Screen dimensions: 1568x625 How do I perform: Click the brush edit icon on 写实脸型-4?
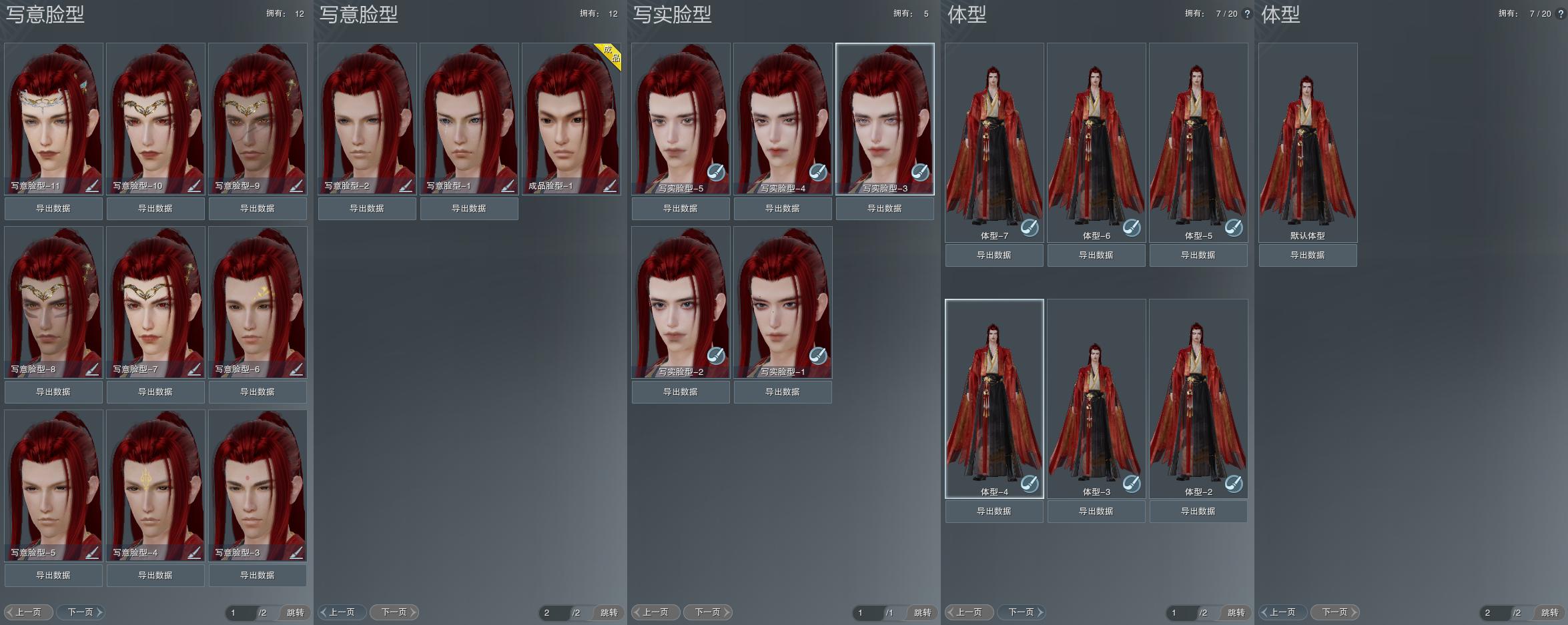click(818, 172)
